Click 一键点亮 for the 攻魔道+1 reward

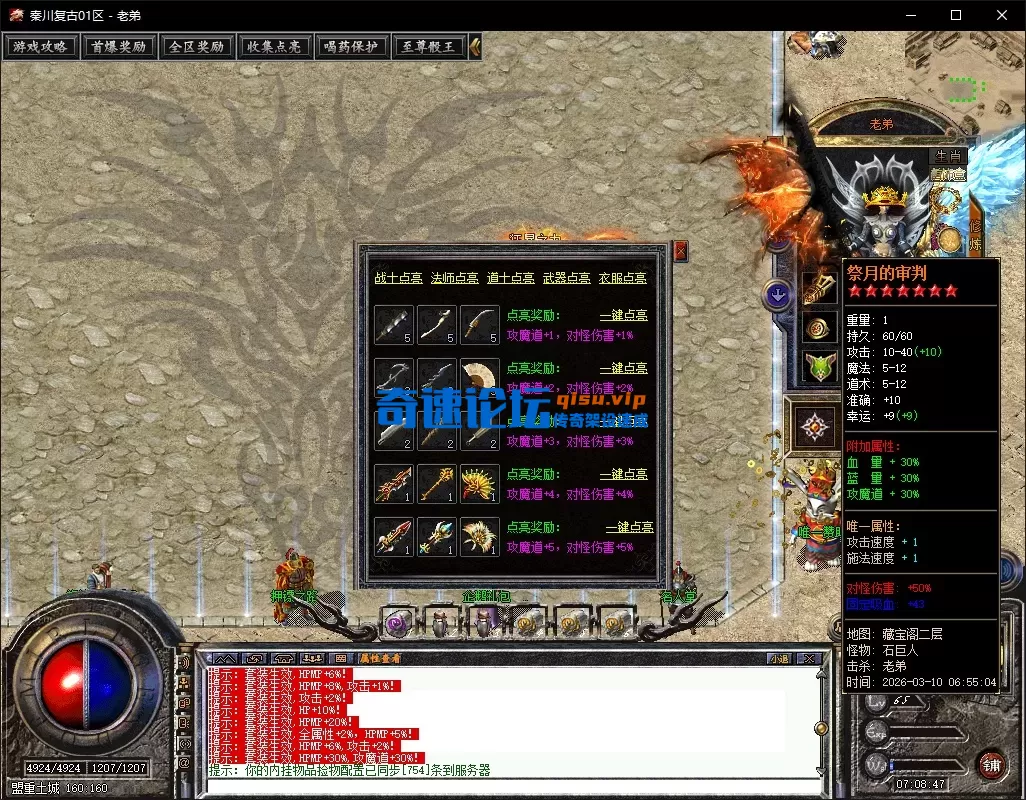[x=623, y=315]
